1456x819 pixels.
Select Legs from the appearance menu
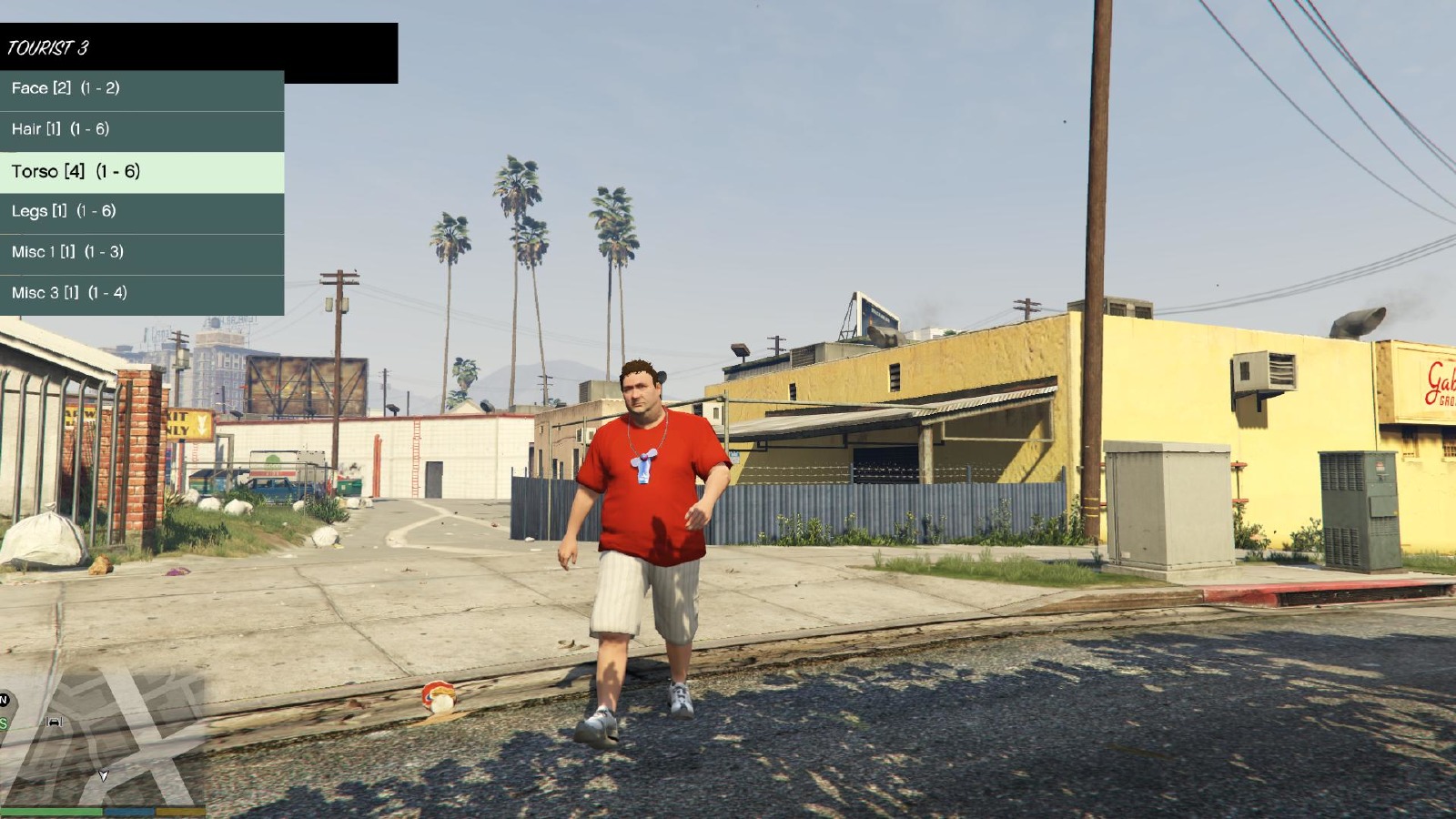[30, 210]
